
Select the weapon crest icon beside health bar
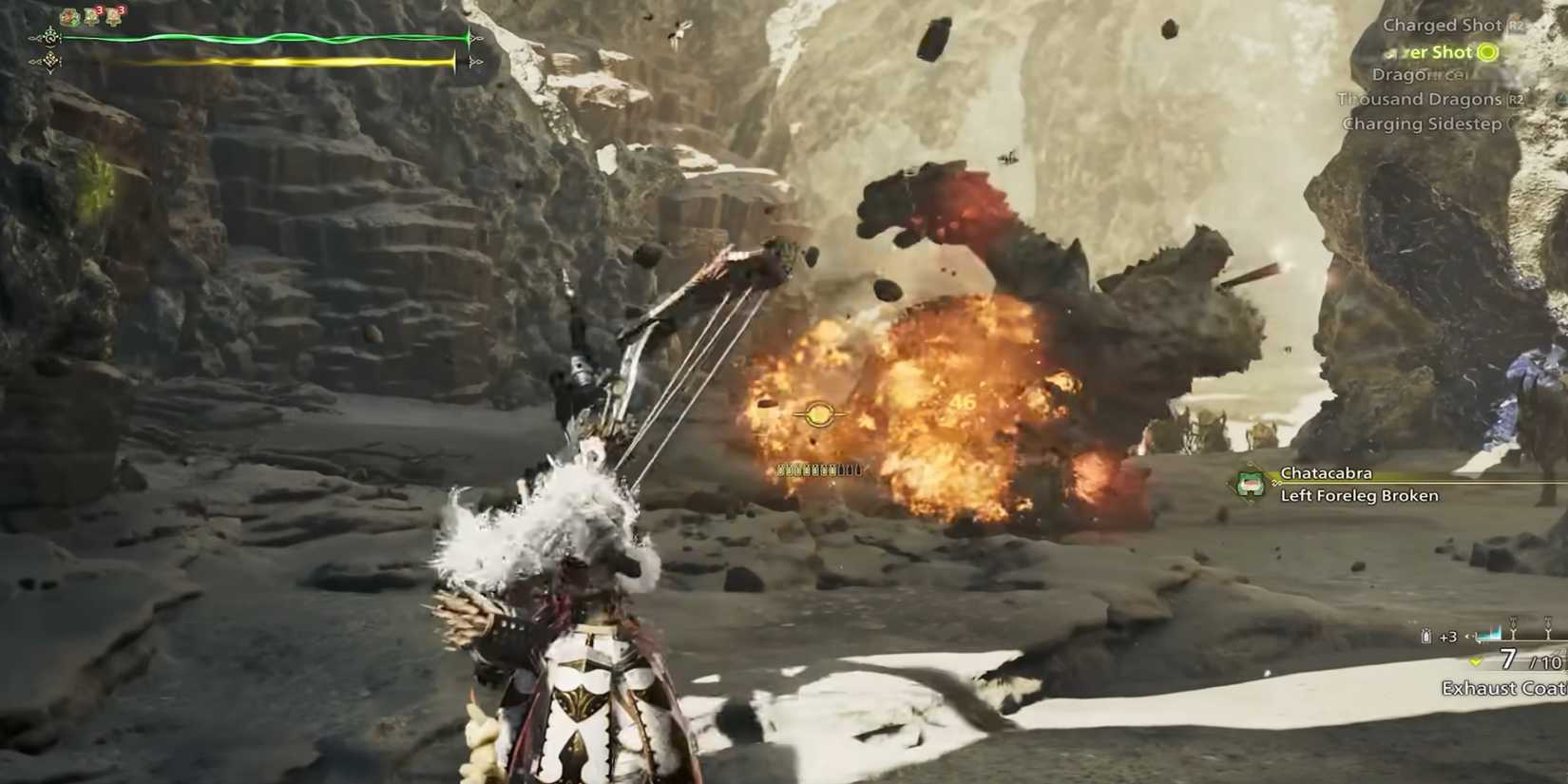tap(49, 38)
